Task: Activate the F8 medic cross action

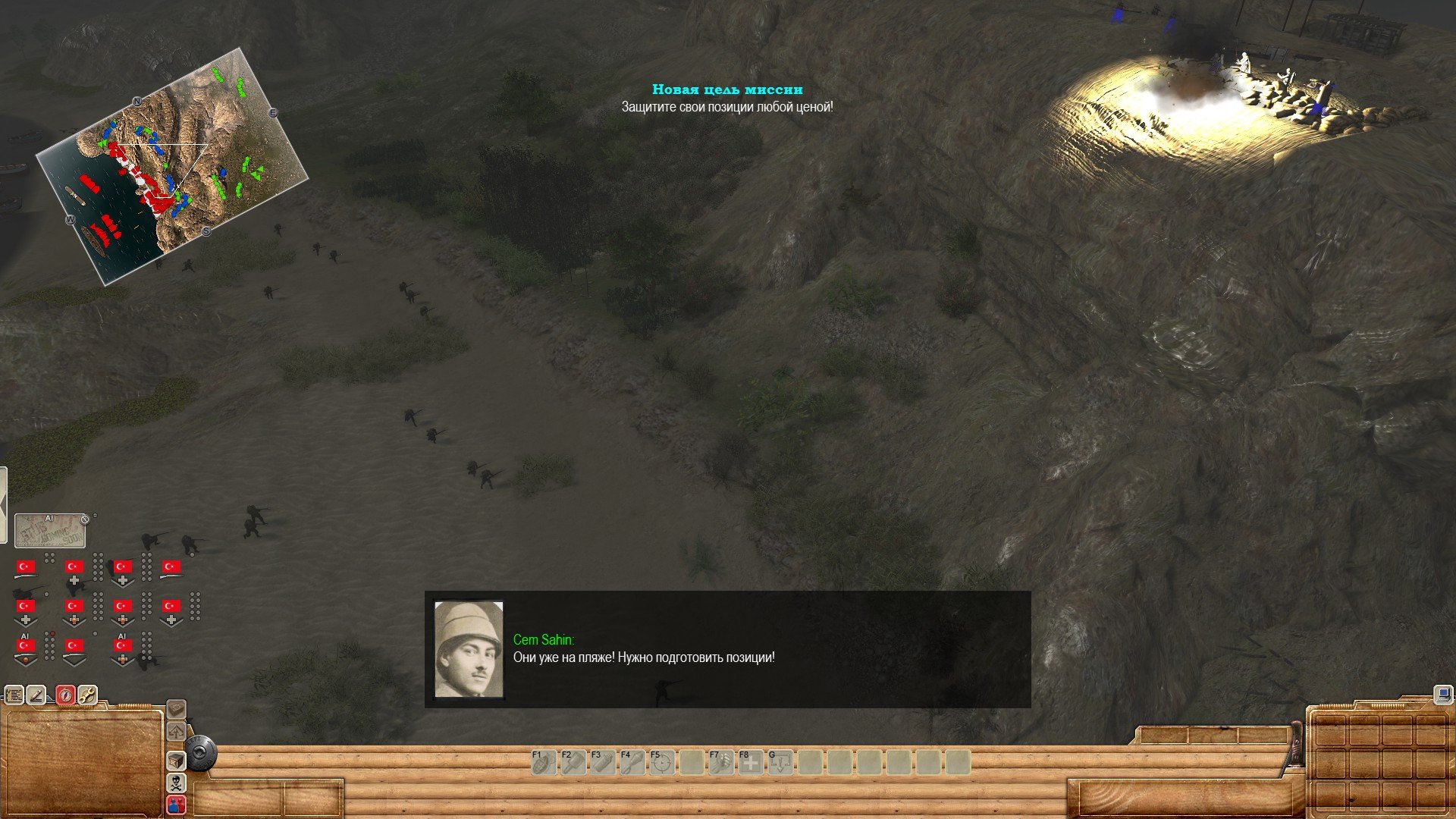Action: (751, 762)
